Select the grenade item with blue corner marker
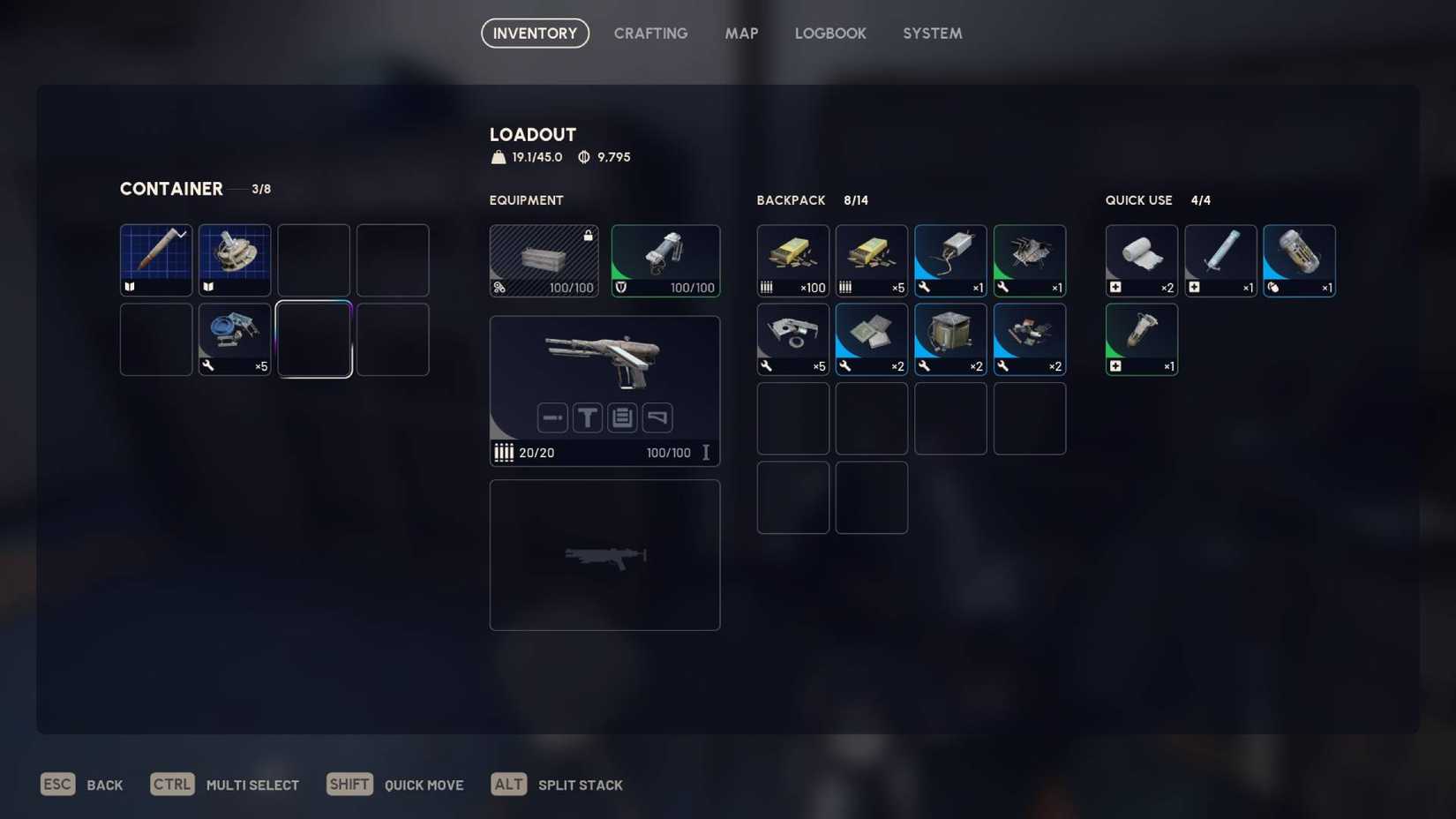The width and height of the screenshot is (1456, 819). [x=1299, y=259]
